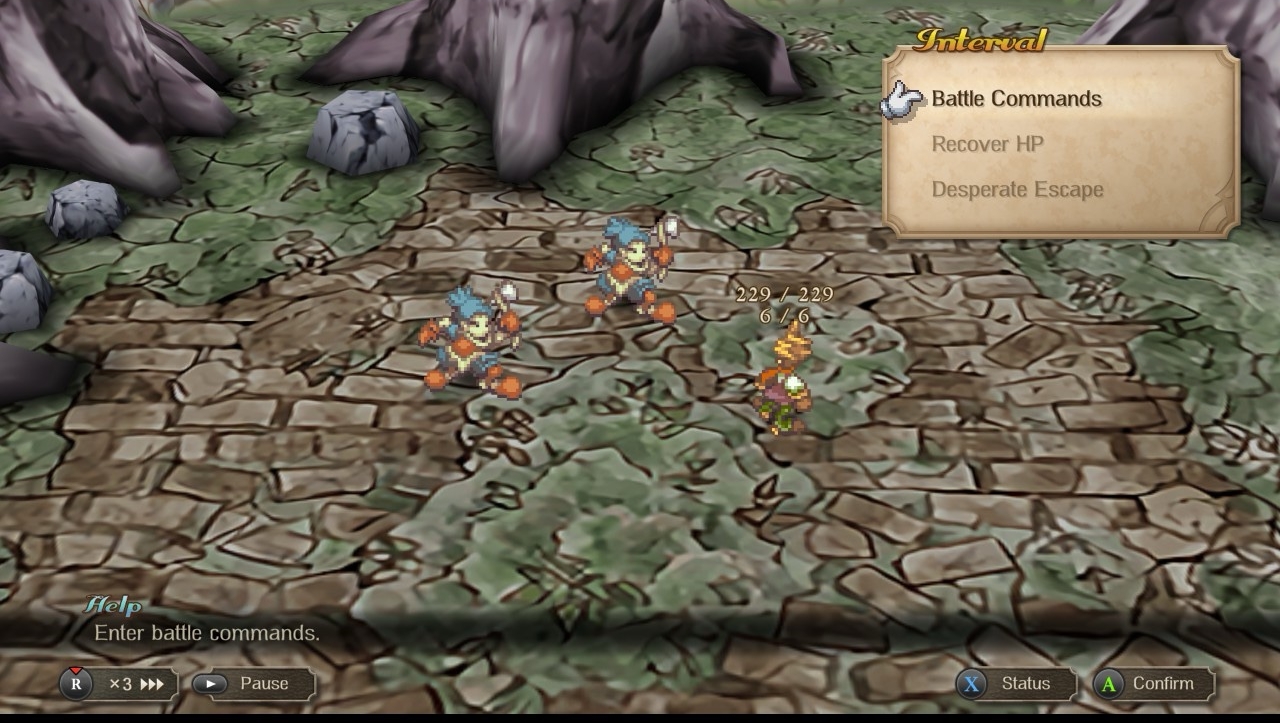1280x723 pixels.
Task: Toggle the ×3 battle speed
Action: [x=119, y=684]
